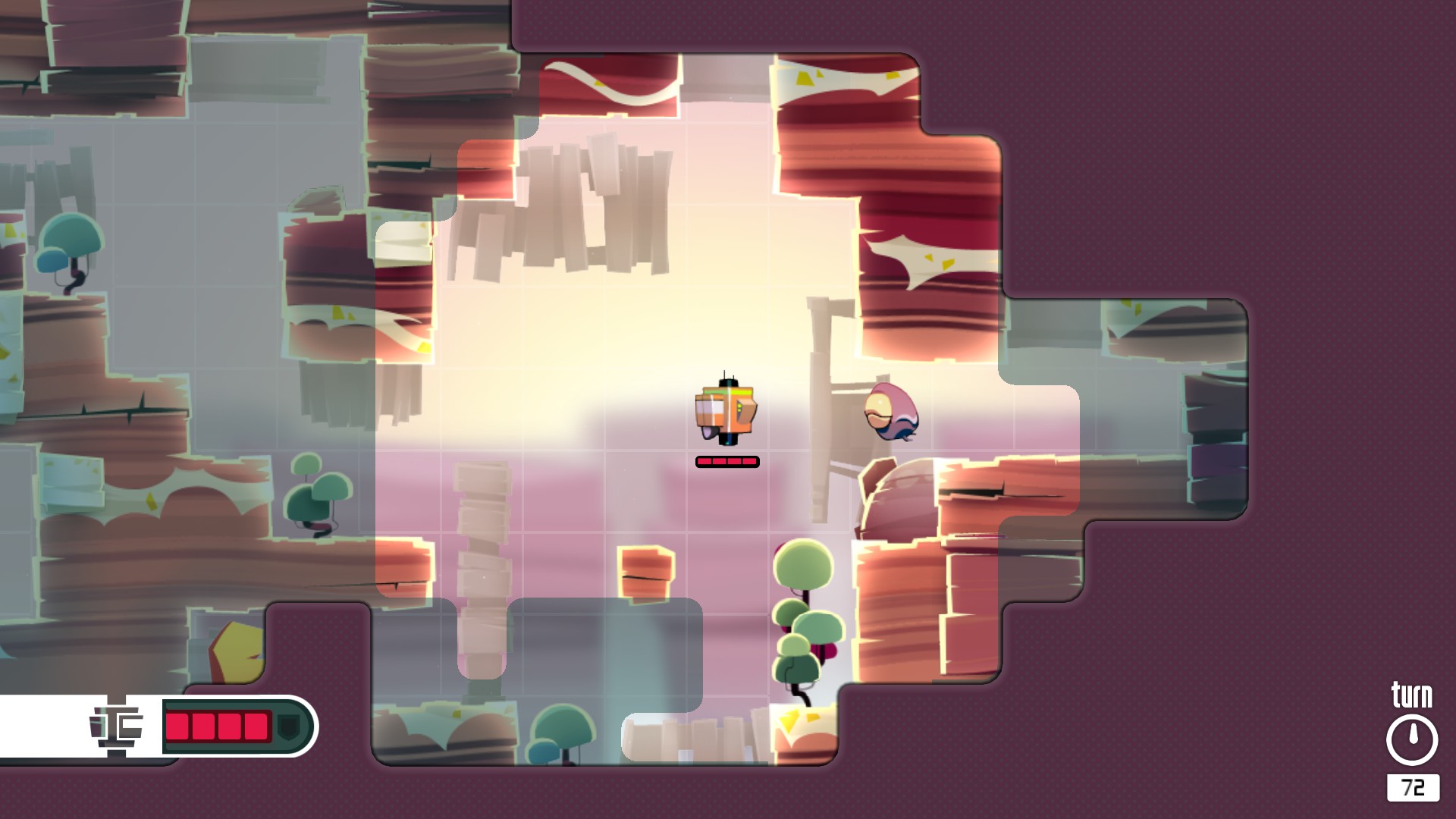Screen dimensions: 1456x819
Task: Click the turn clock dial
Action: (1412, 740)
